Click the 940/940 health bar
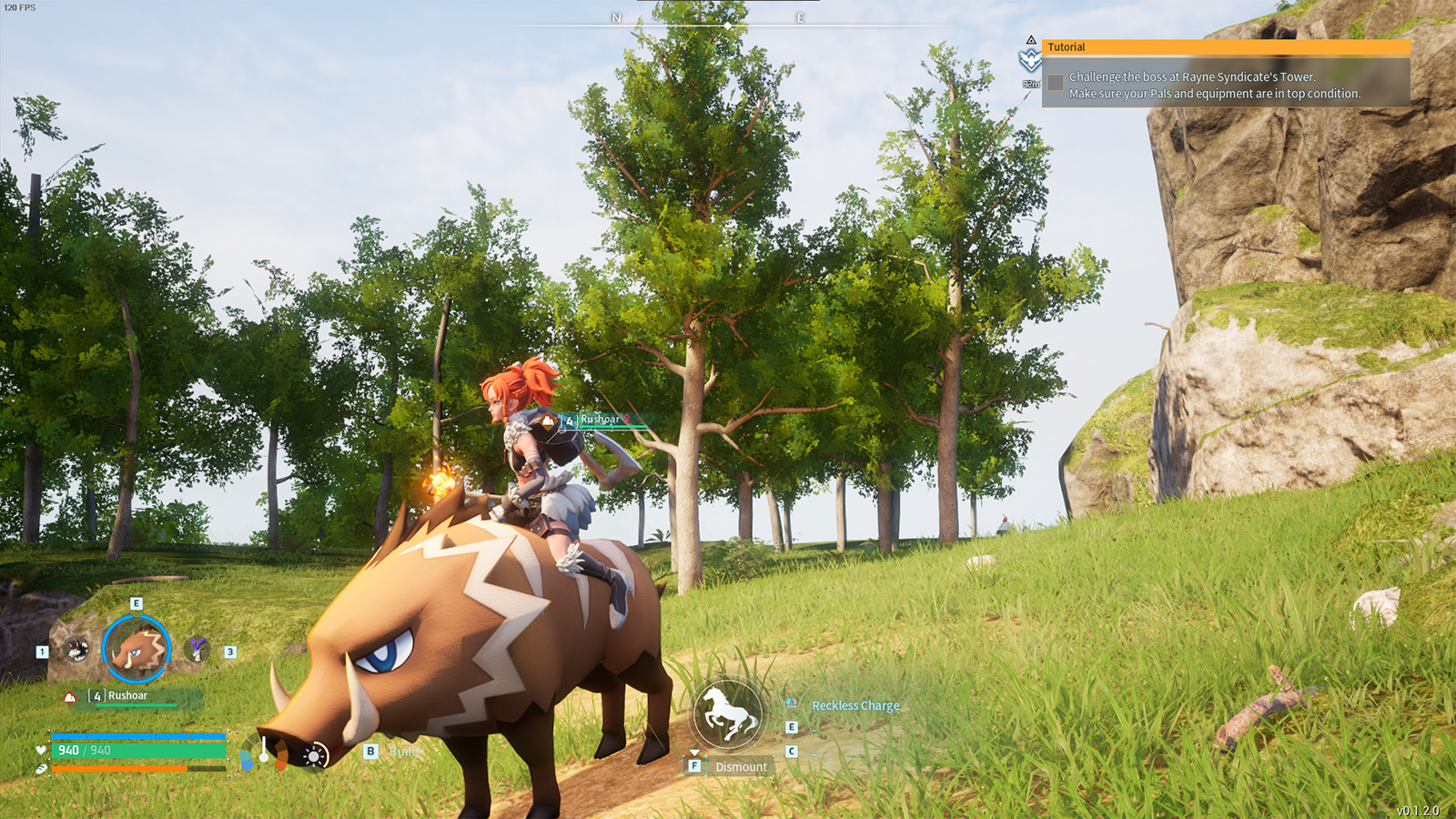Screen dimensions: 1456x819 (x=136, y=750)
